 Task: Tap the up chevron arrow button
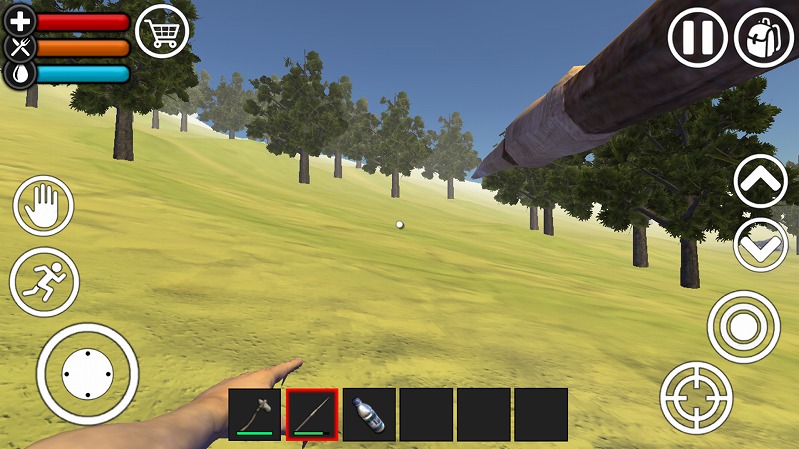760,181
